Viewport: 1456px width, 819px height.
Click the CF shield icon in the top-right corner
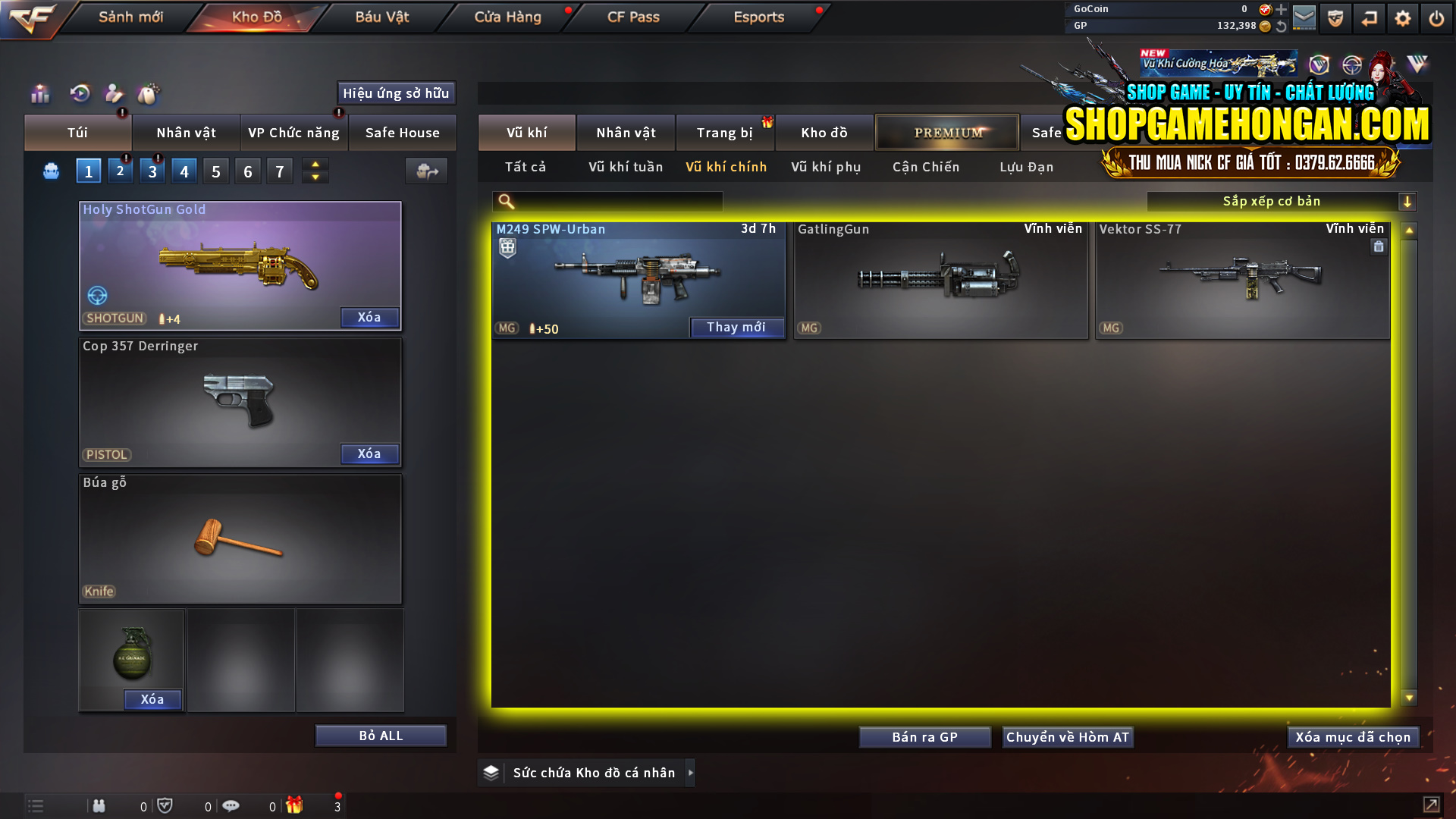coord(1335,17)
